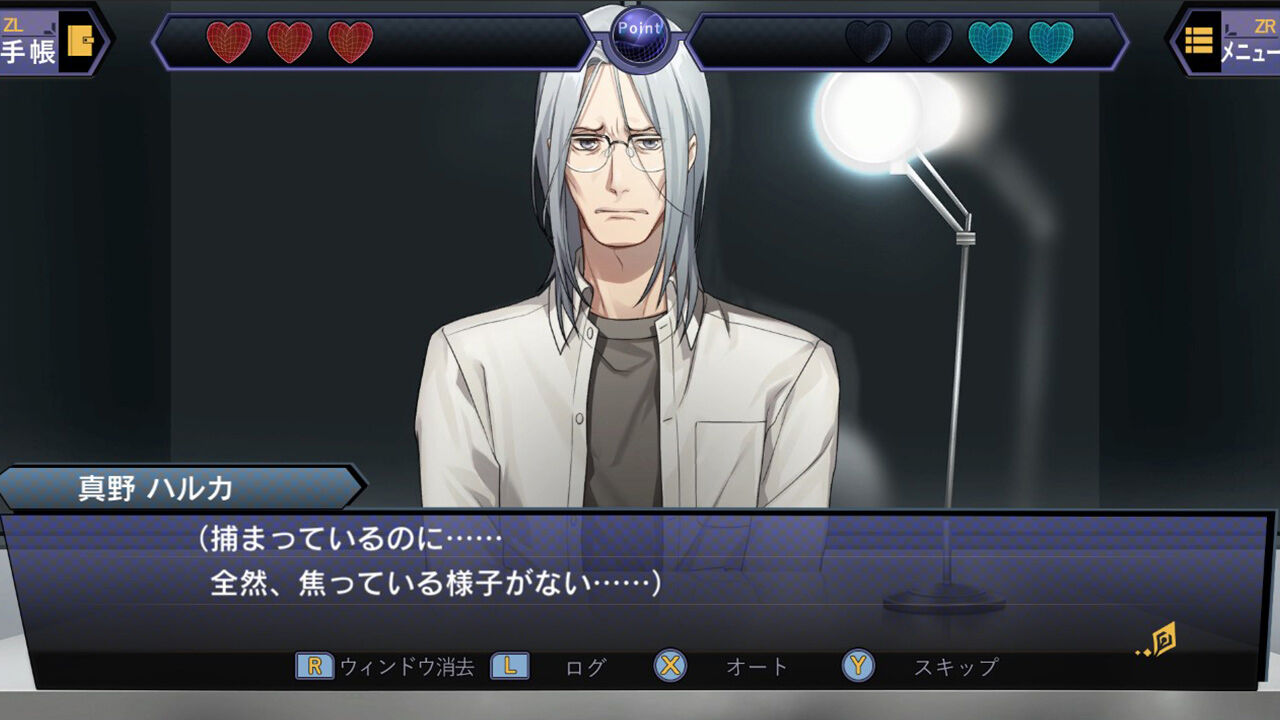This screenshot has width=1280, height=720.
Task: Click the yellow list icon beside メニュー
Action: pyautogui.click(x=1197, y=40)
